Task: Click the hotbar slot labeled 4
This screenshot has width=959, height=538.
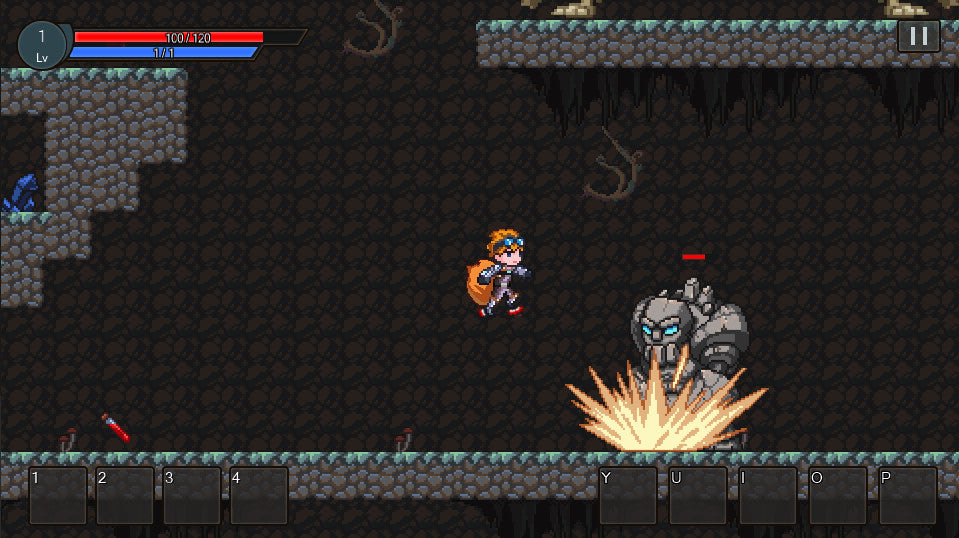Action: (x=259, y=495)
